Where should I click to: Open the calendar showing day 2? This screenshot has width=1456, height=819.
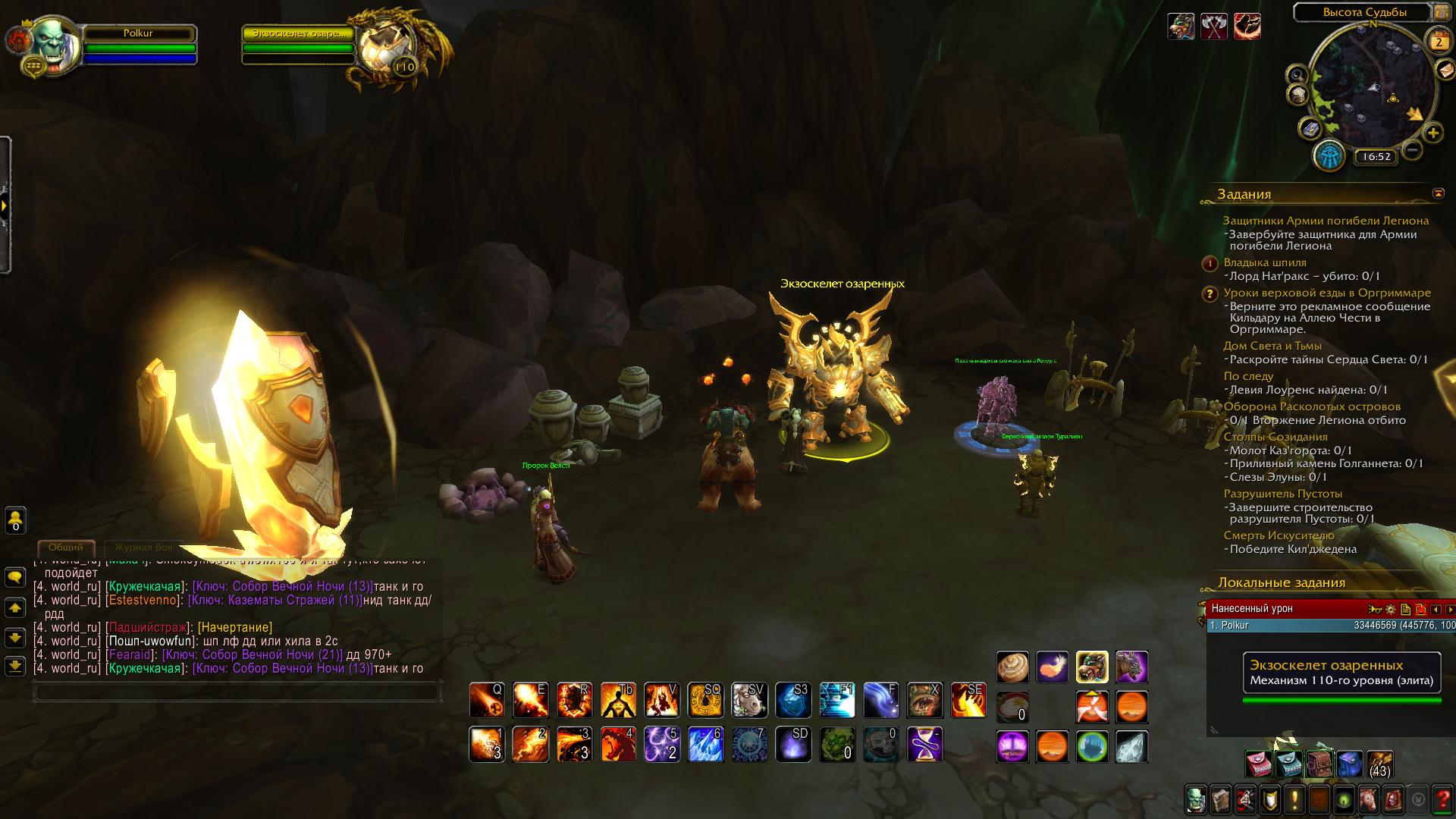1439,42
